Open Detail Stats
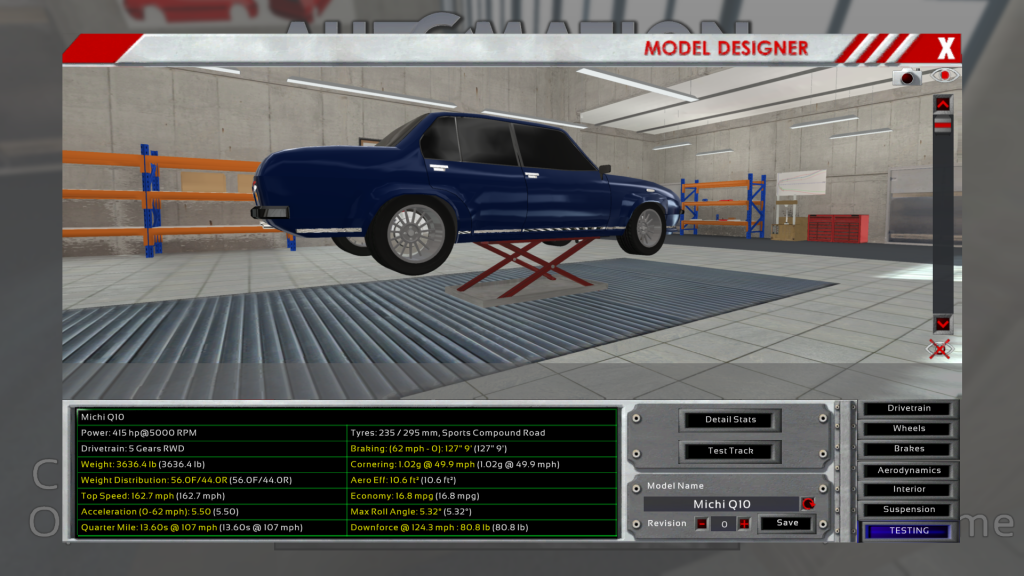1024x576 pixels. pyautogui.click(x=730, y=419)
